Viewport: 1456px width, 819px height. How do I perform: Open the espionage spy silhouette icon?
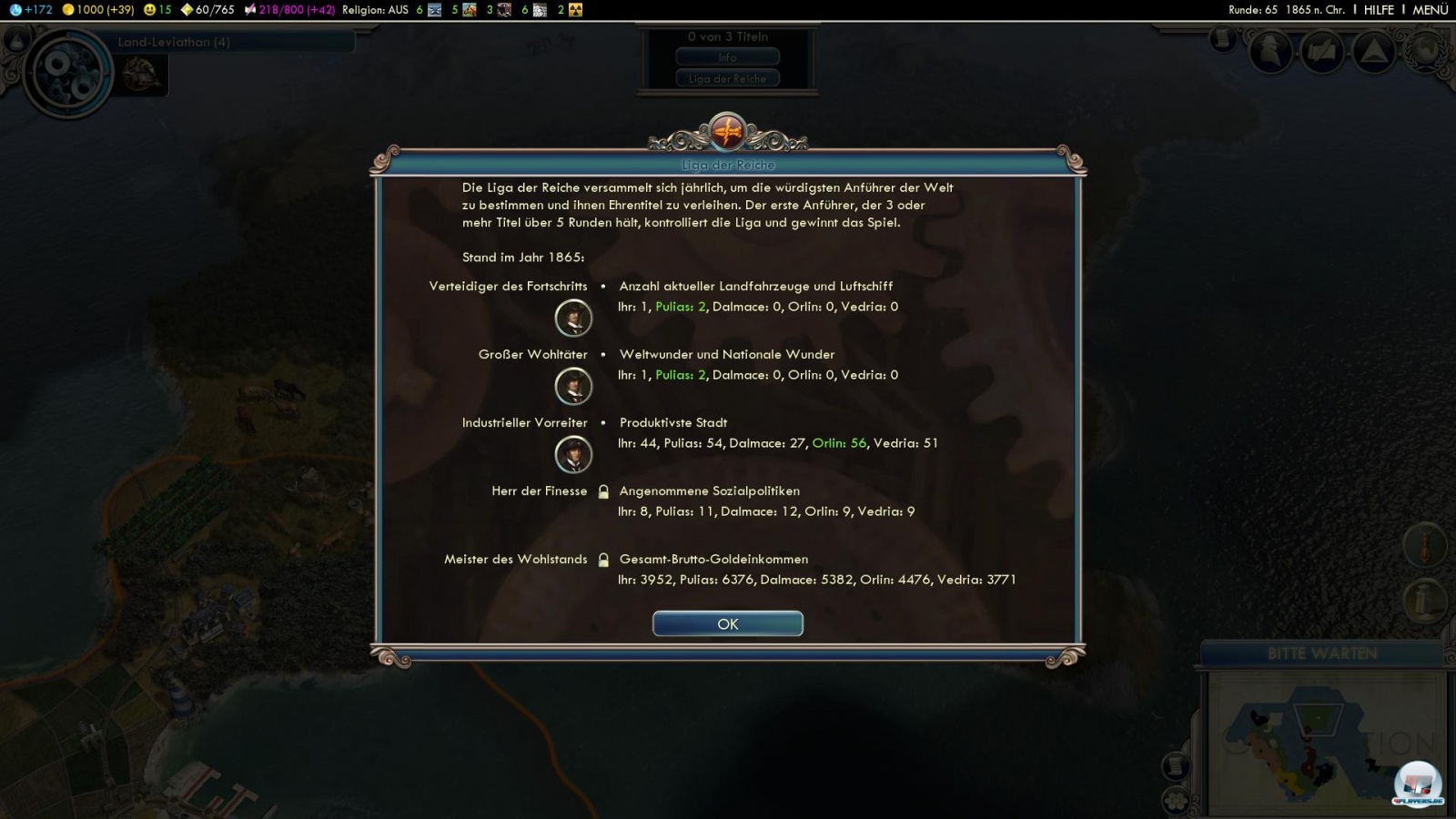pos(1271,52)
